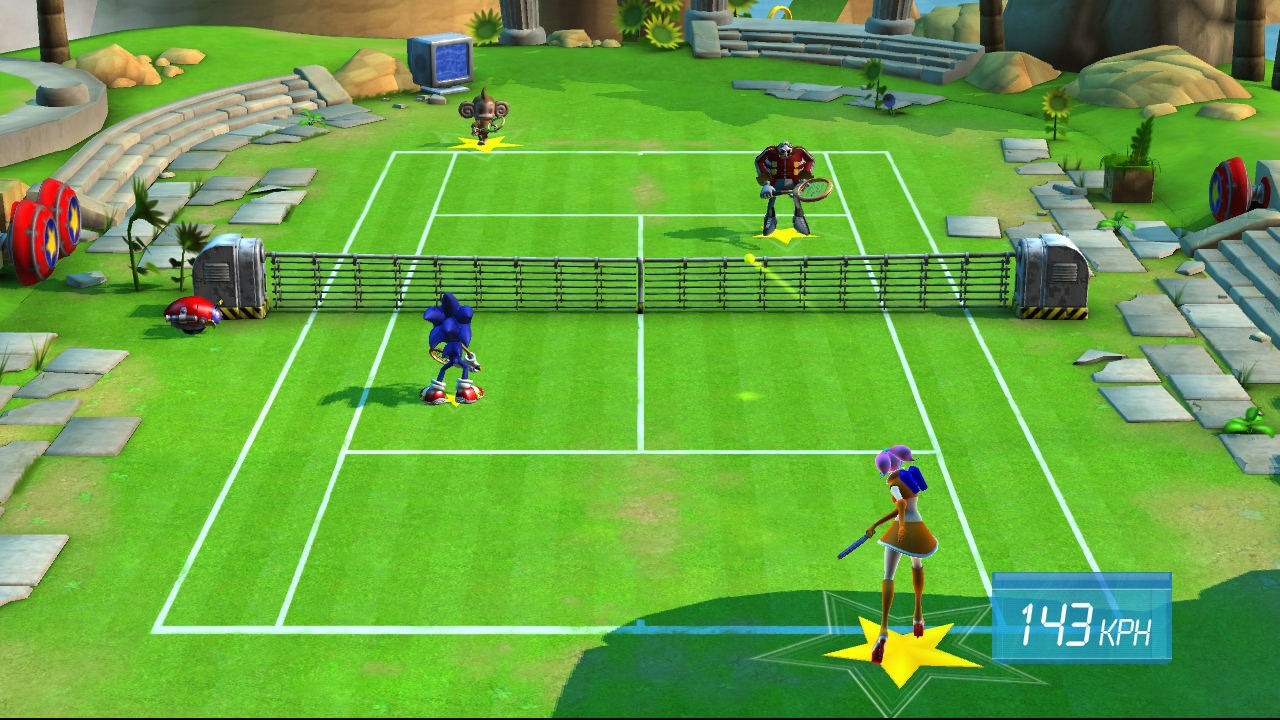Click the red Egg Pawn robot near the net
The width and height of the screenshot is (1280, 720).
point(192,312)
